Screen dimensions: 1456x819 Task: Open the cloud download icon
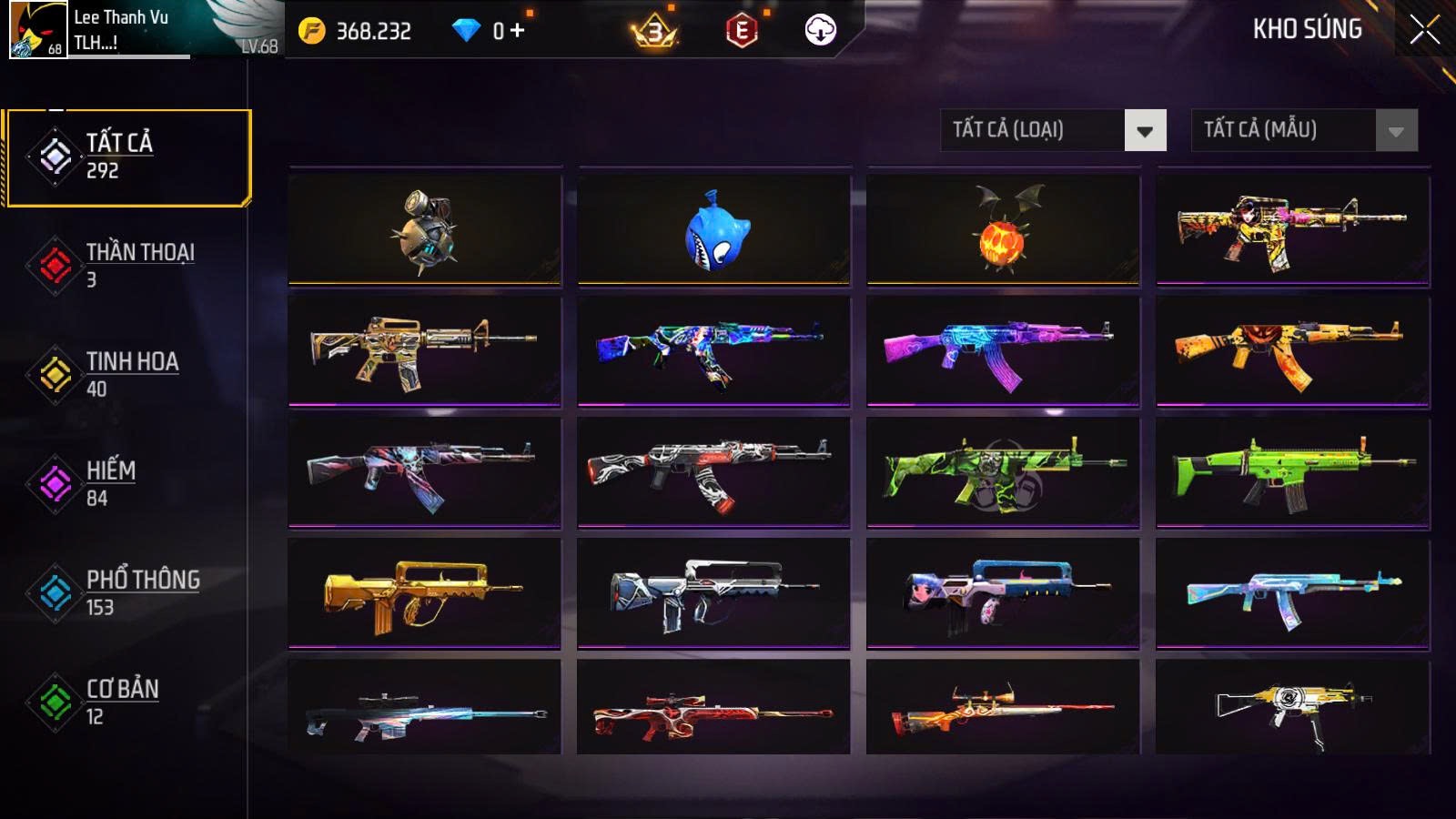click(820, 31)
